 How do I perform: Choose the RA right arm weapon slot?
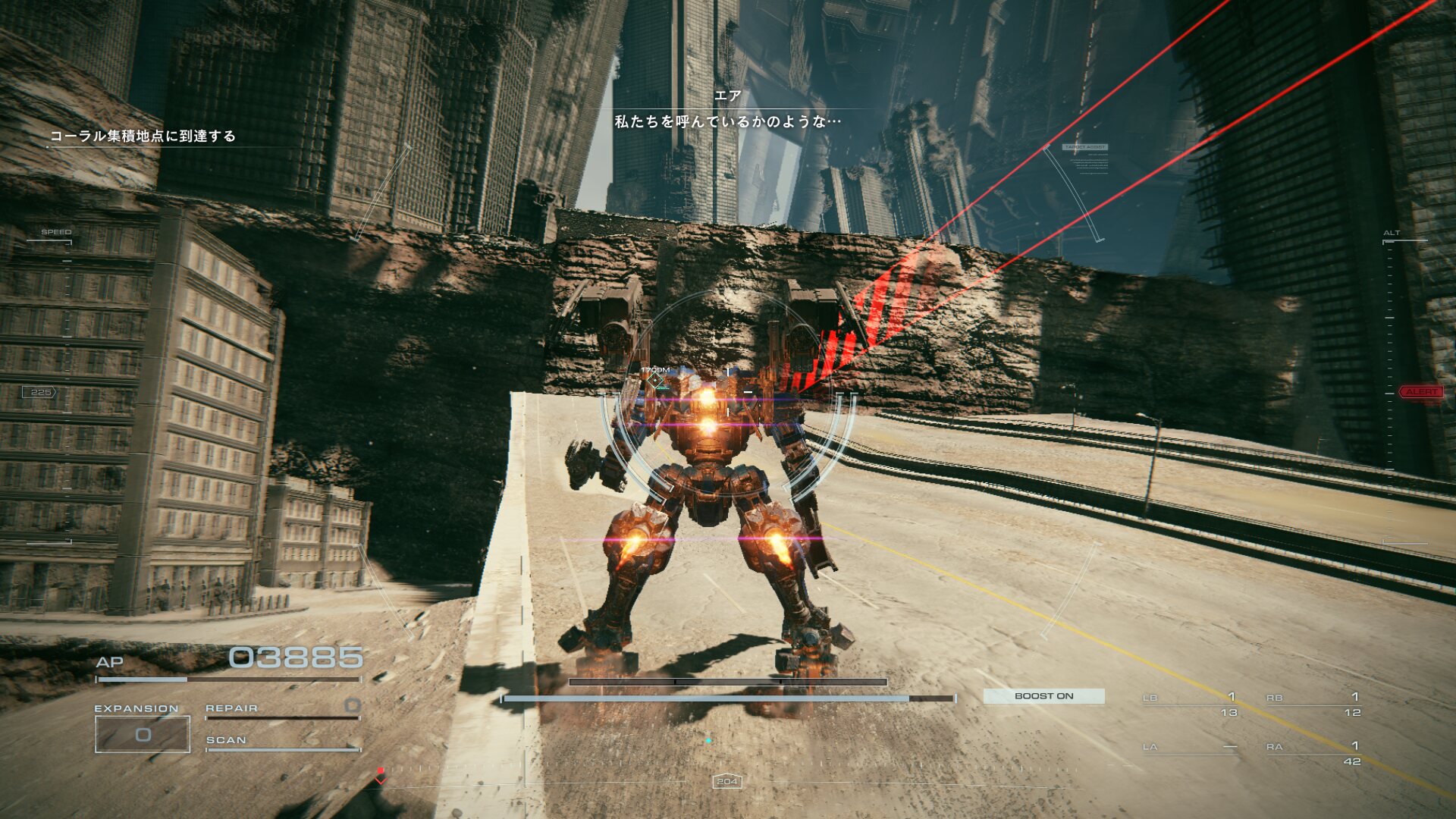point(1314,753)
